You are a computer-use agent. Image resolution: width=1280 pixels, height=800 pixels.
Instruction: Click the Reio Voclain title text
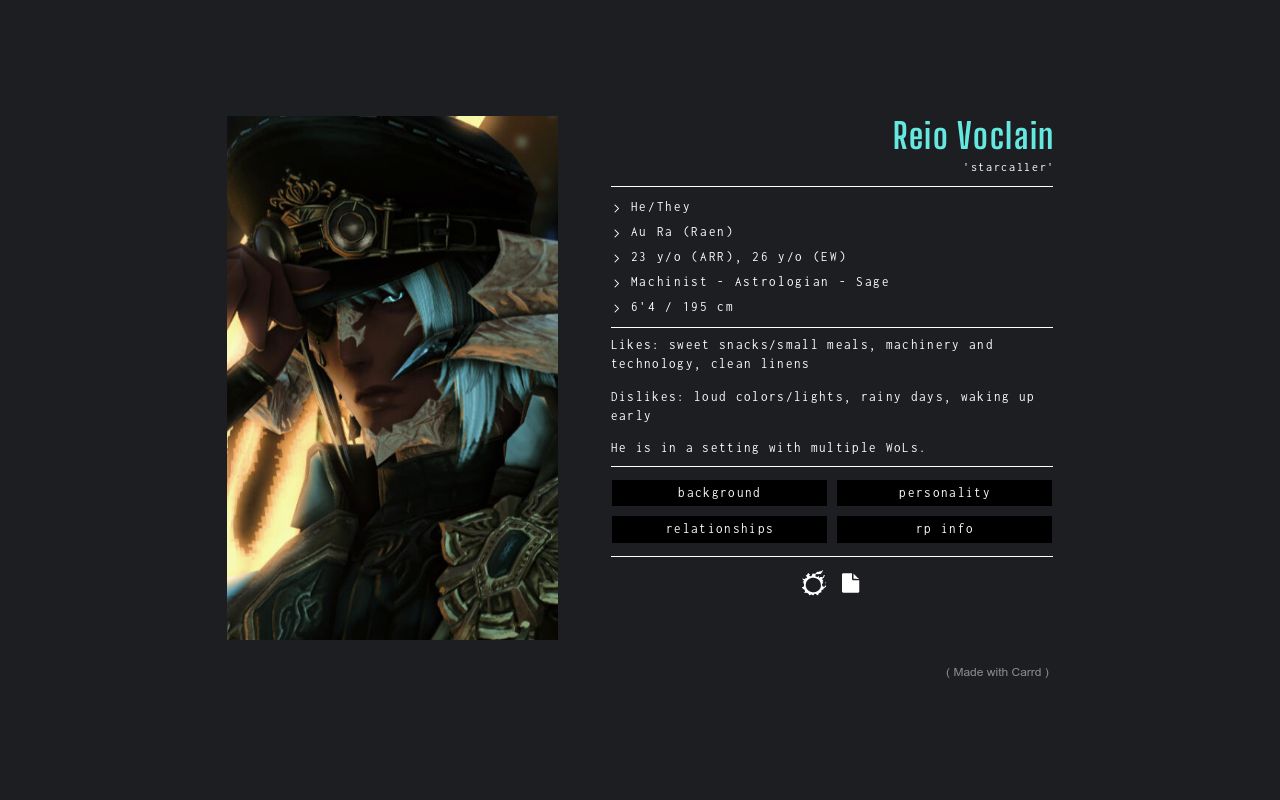point(973,135)
